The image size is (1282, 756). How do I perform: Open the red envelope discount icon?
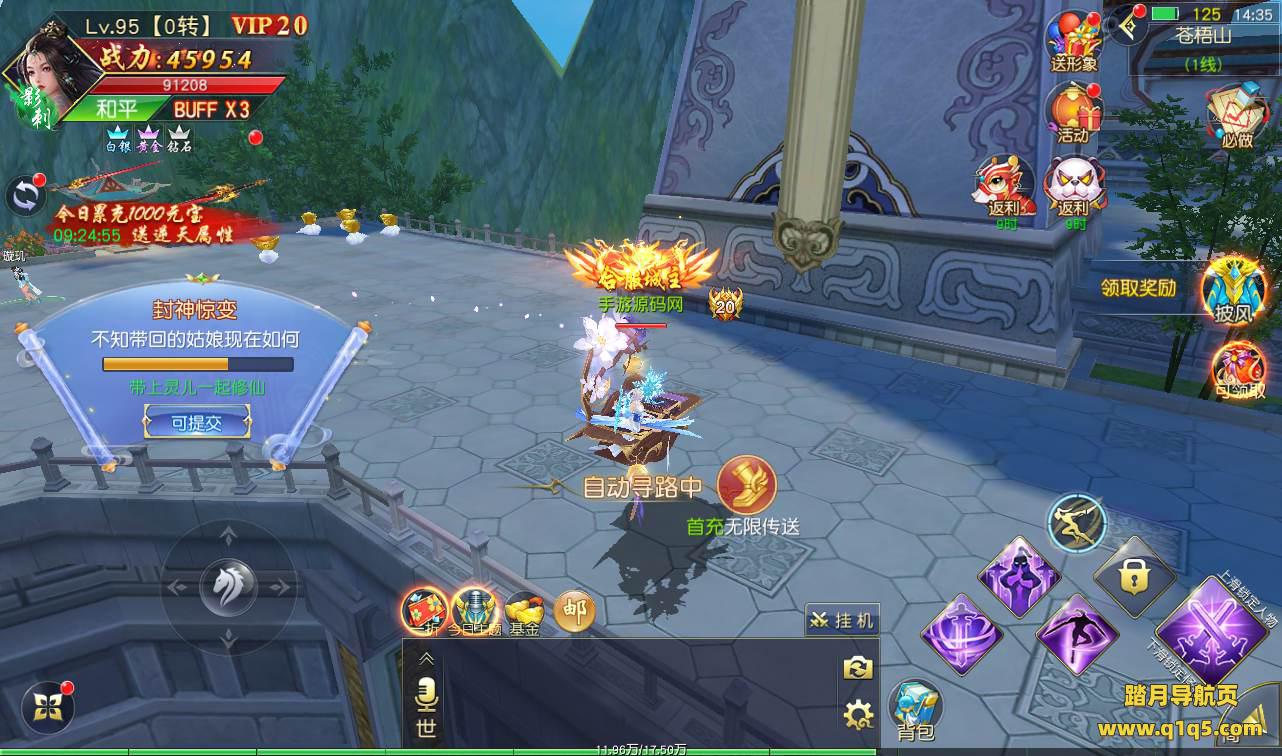[x=424, y=609]
